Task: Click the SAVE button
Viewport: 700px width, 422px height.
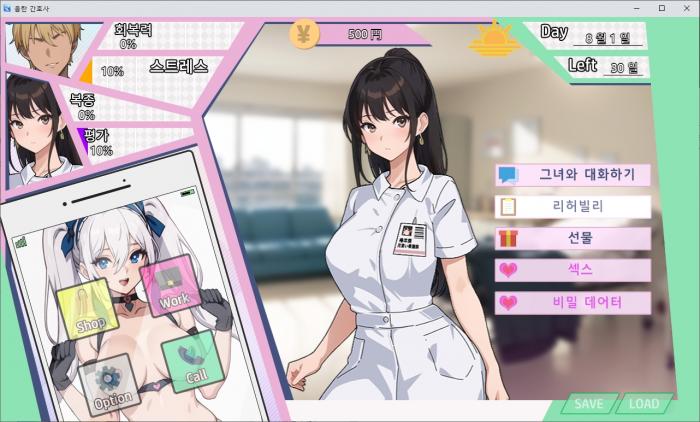Action: pyautogui.click(x=589, y=404)
